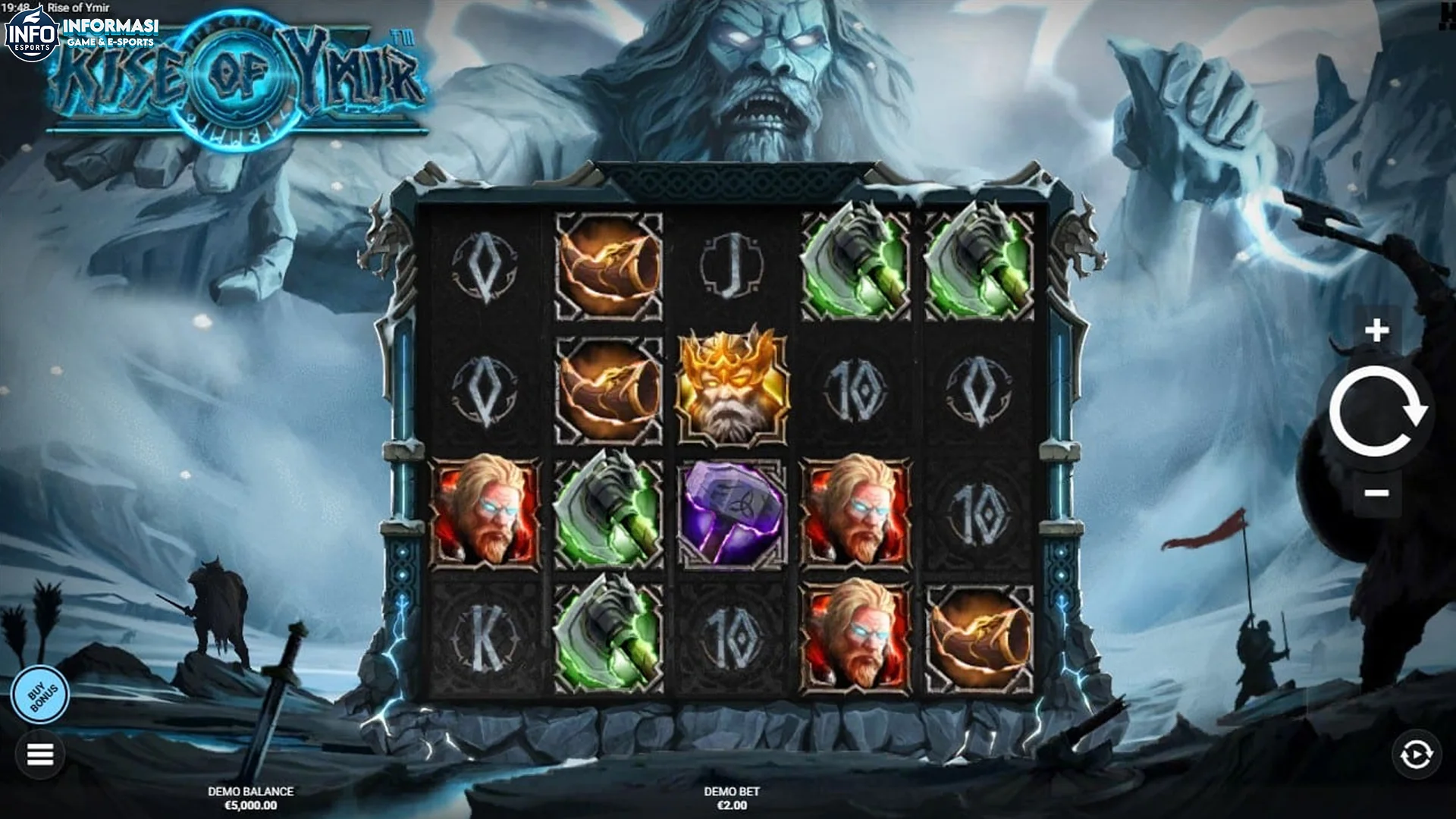Click the INFO Esports logo

[30, 30]
